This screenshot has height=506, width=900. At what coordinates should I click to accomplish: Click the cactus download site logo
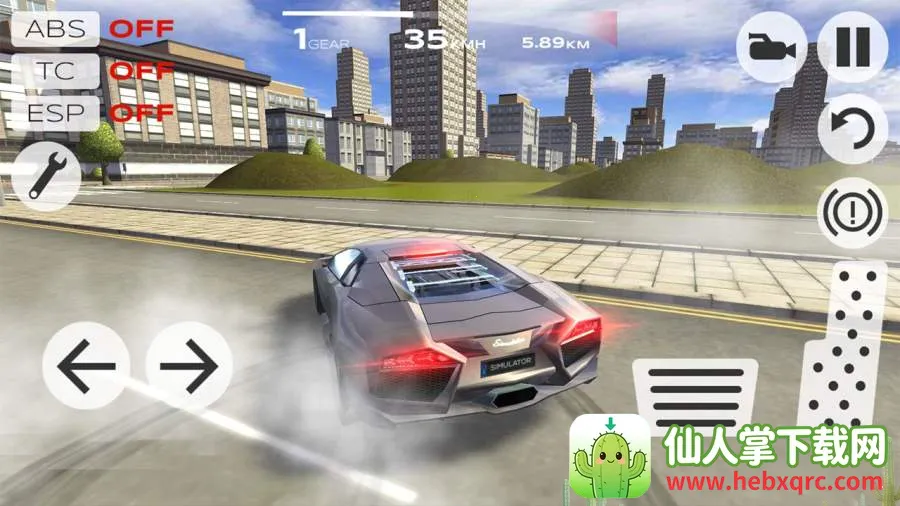coord(610,458)
